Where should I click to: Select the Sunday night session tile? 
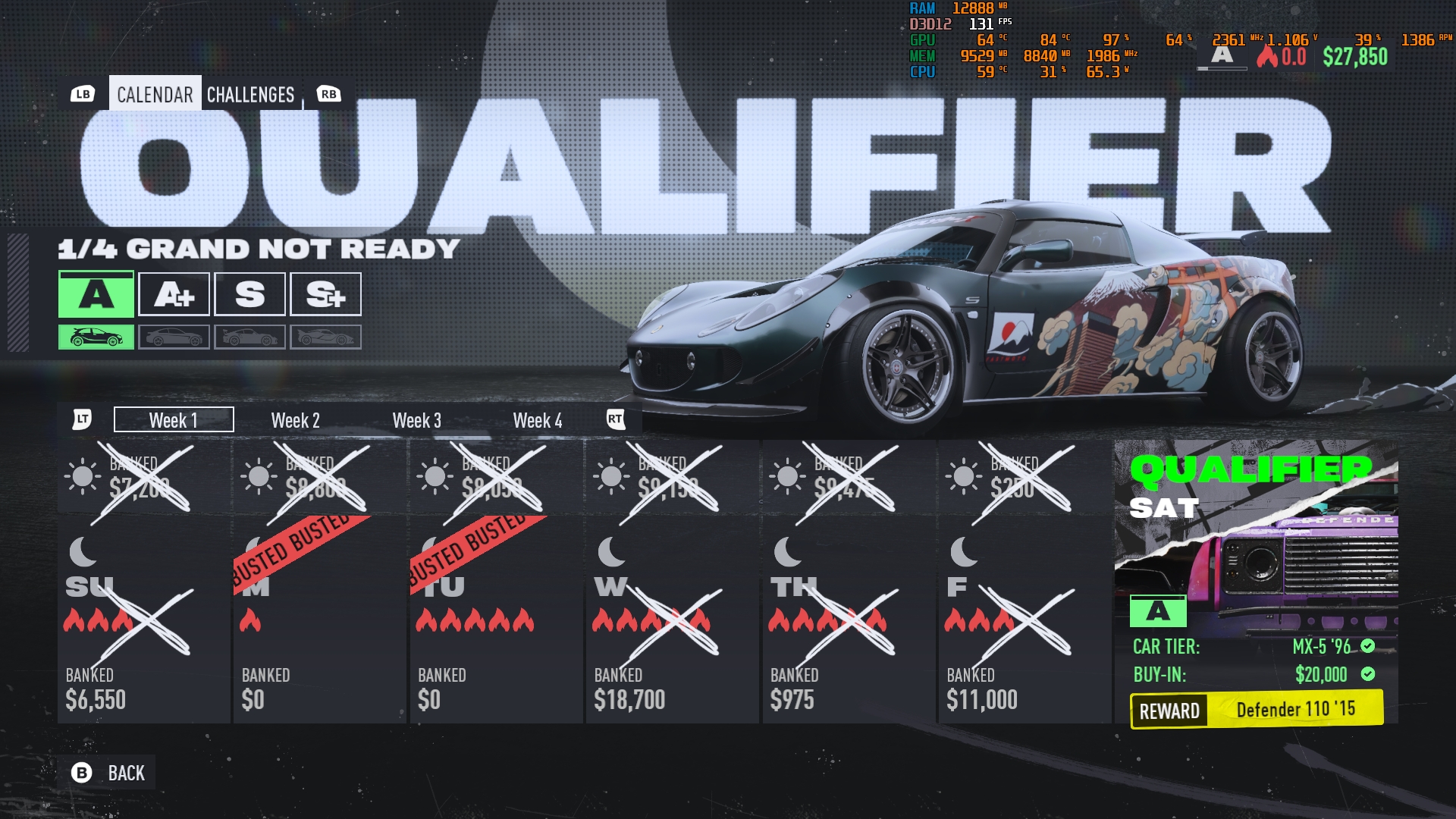[143, 620]
